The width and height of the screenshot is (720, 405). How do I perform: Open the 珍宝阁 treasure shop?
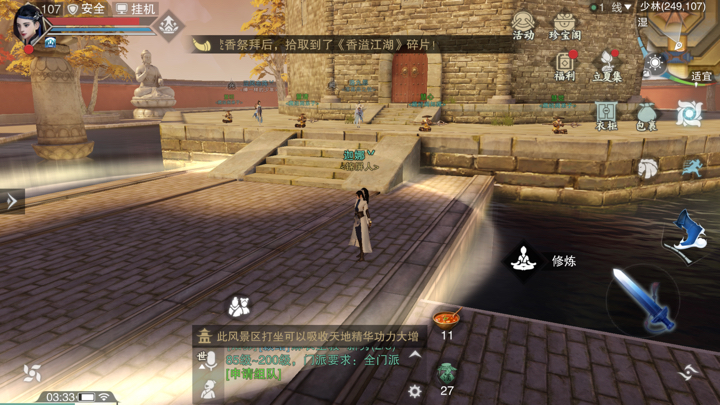coord(564,24)
